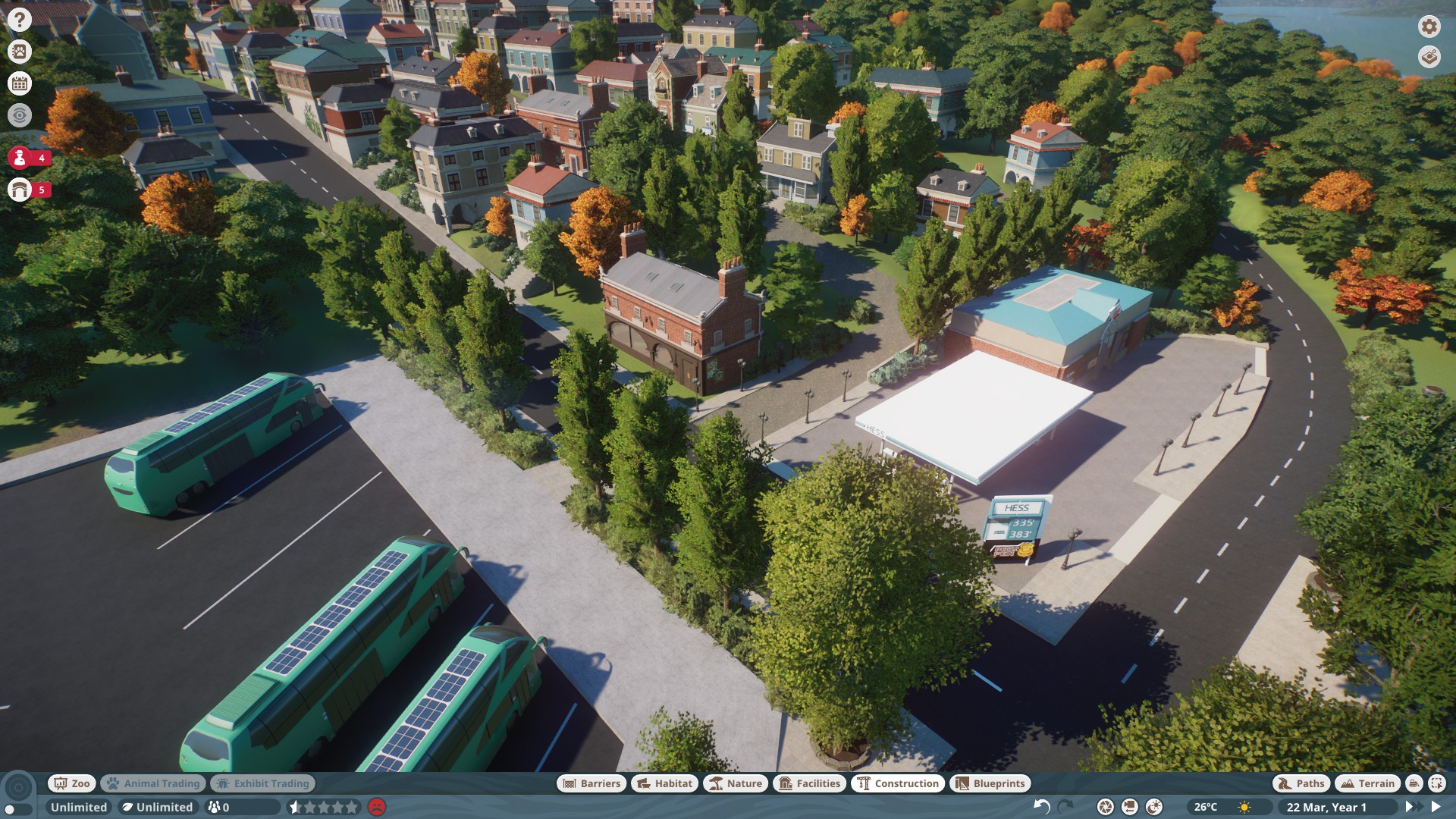Viewport: 1456px width, 819px height.
Task: Choose the Facilities category
Action: (810, 783)
